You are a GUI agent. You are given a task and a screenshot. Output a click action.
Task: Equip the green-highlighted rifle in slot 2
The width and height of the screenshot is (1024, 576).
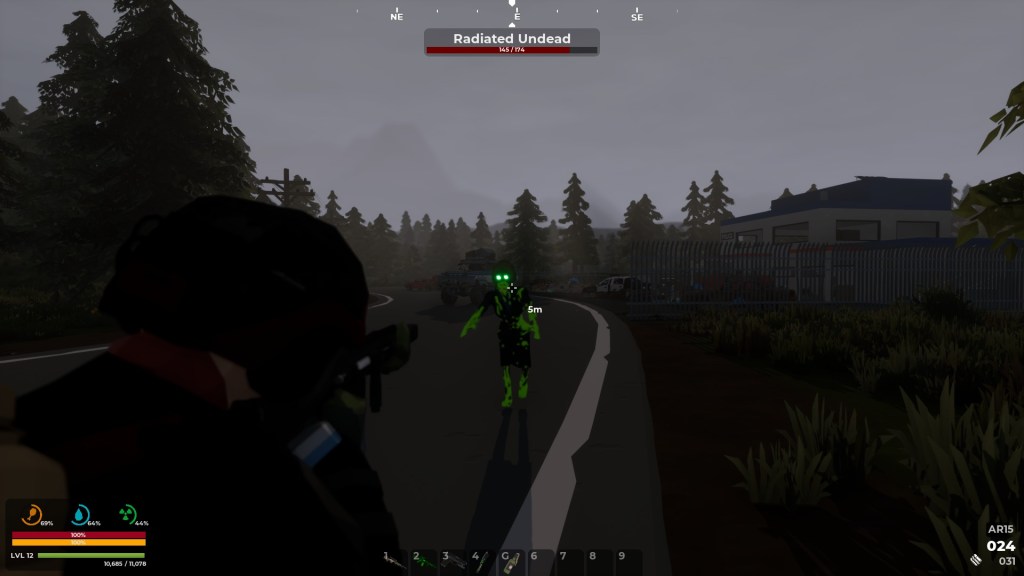(424, 562)
